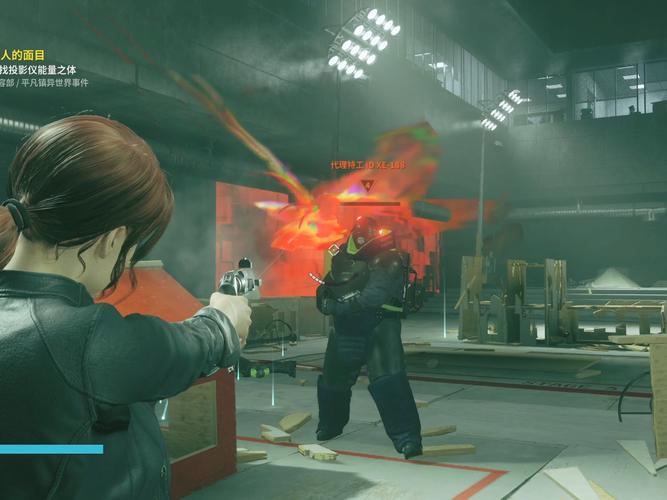Select the yellow mission title in the objective tracker
Screen dimensions: 667x500
[24, 56]
